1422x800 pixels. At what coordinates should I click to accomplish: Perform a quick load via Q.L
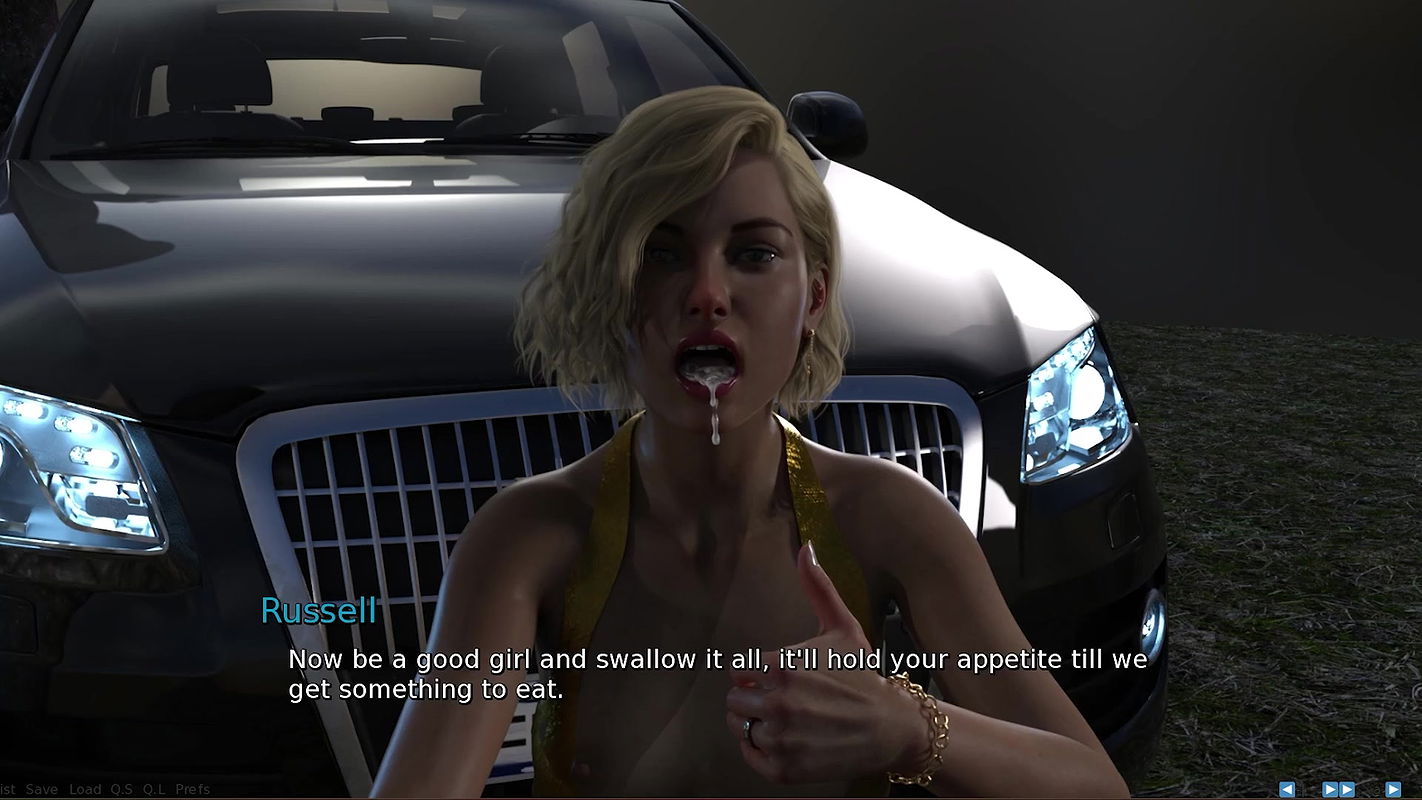point(154,789)
